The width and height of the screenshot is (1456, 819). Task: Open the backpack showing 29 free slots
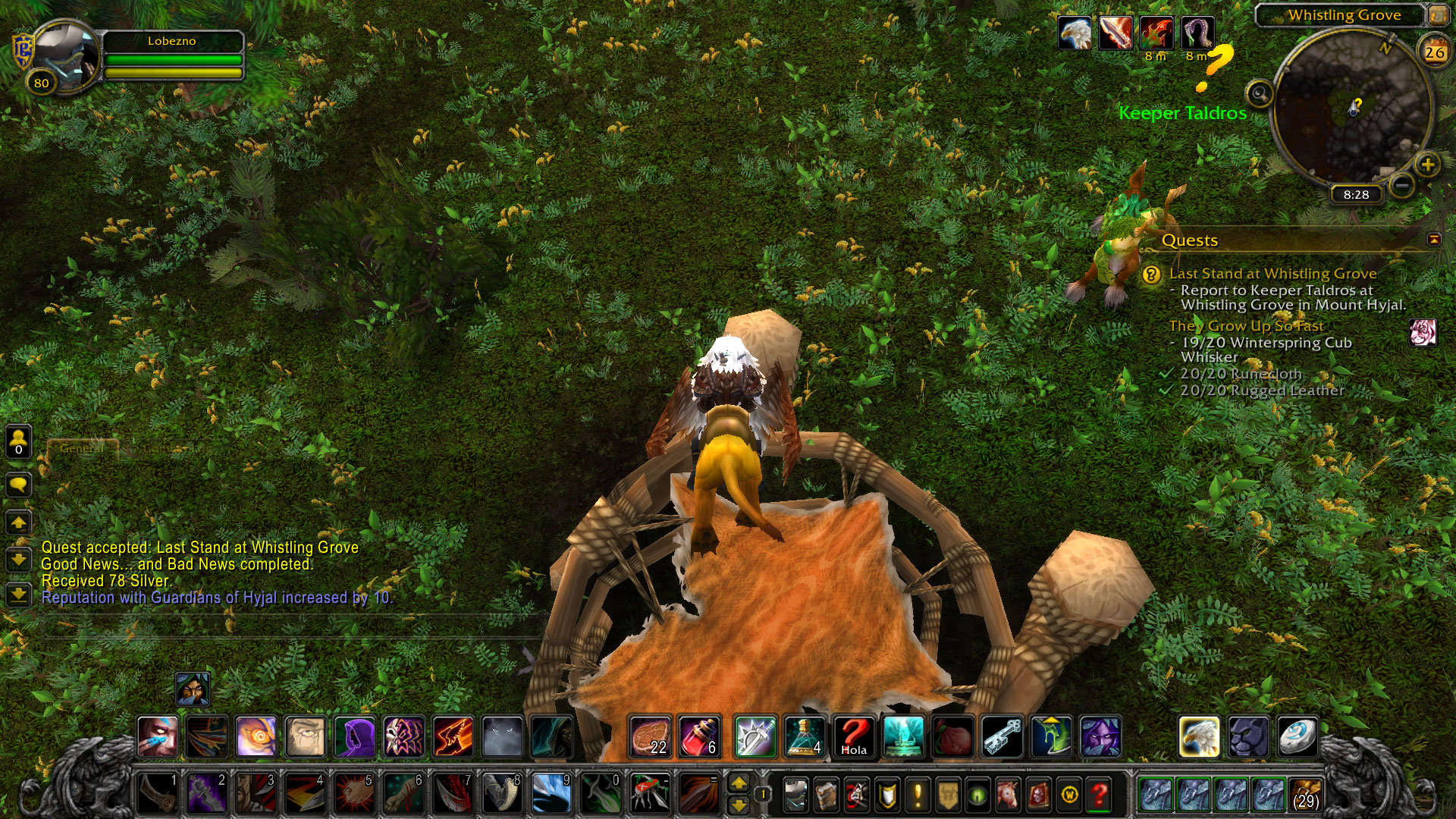point(1305,794)
